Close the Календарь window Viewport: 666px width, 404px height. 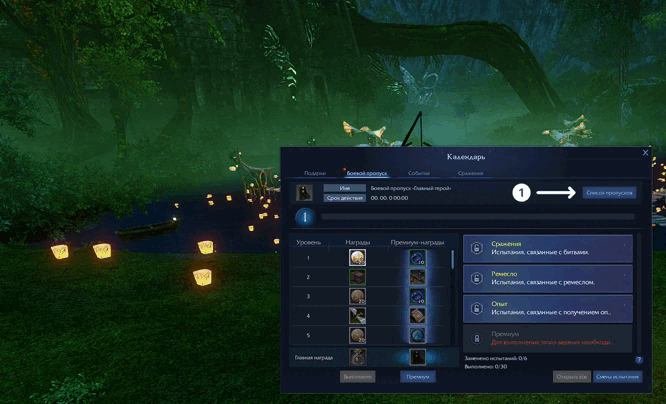tap(645, 153)
